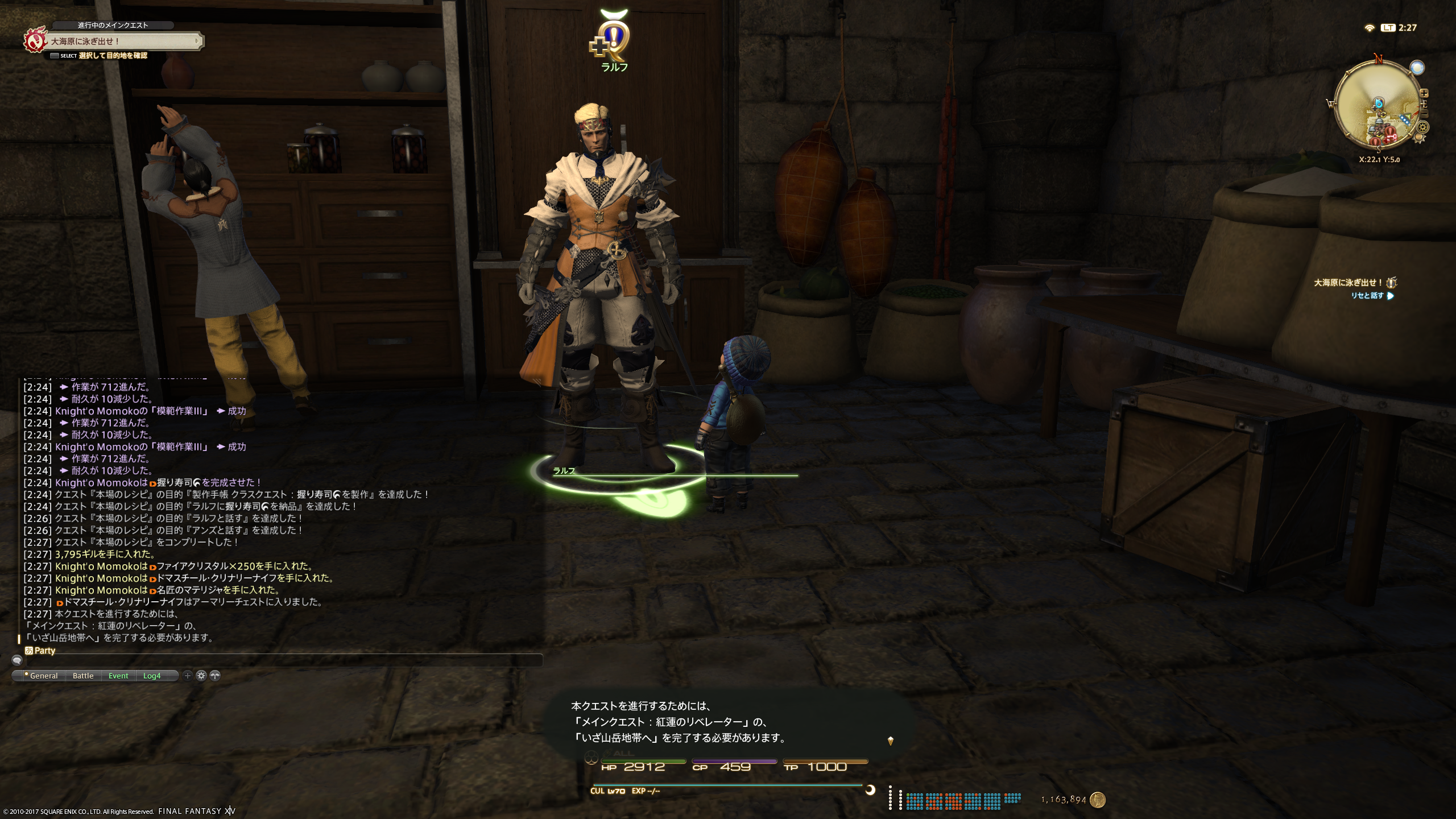Switch to the Battle chat tab
This screenshot has height=819, width=1456.
click(x=83, y=676)
